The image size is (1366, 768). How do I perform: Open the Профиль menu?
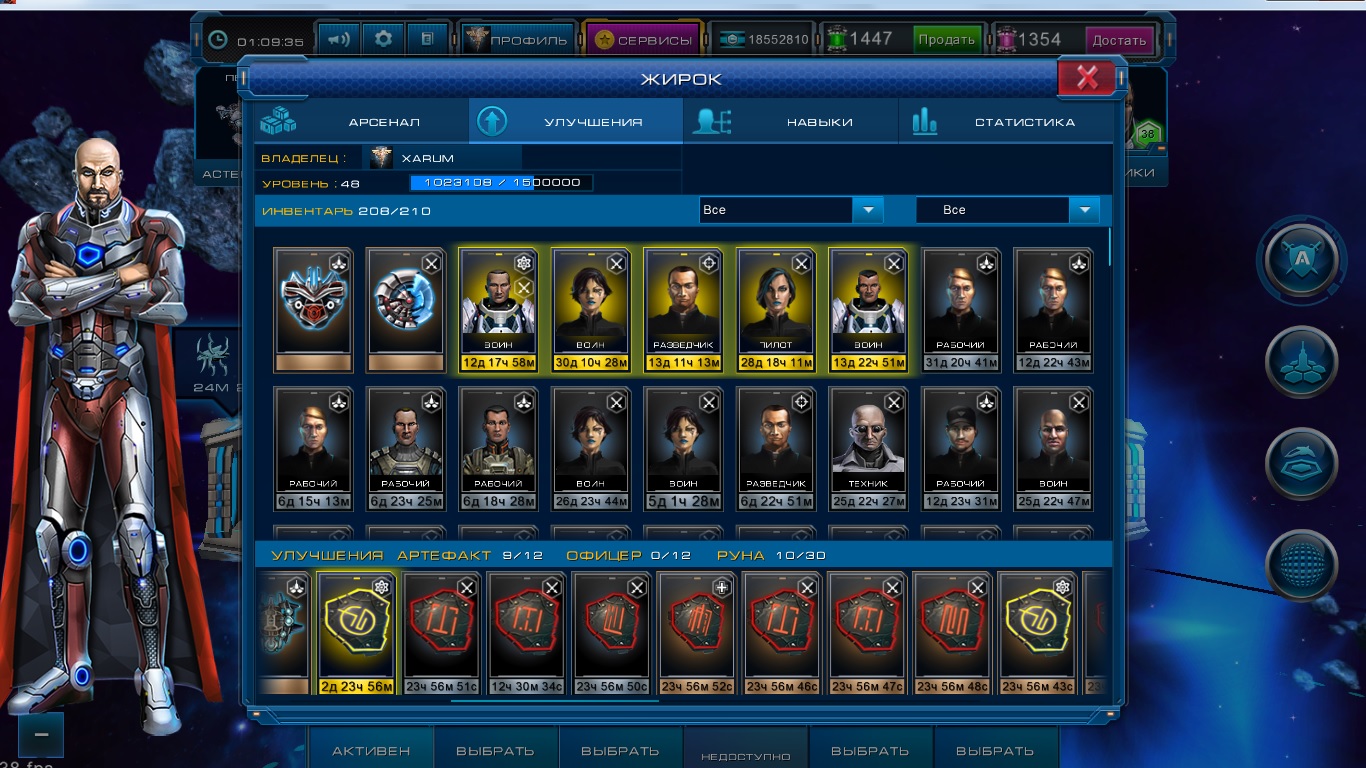pos(518,40)
